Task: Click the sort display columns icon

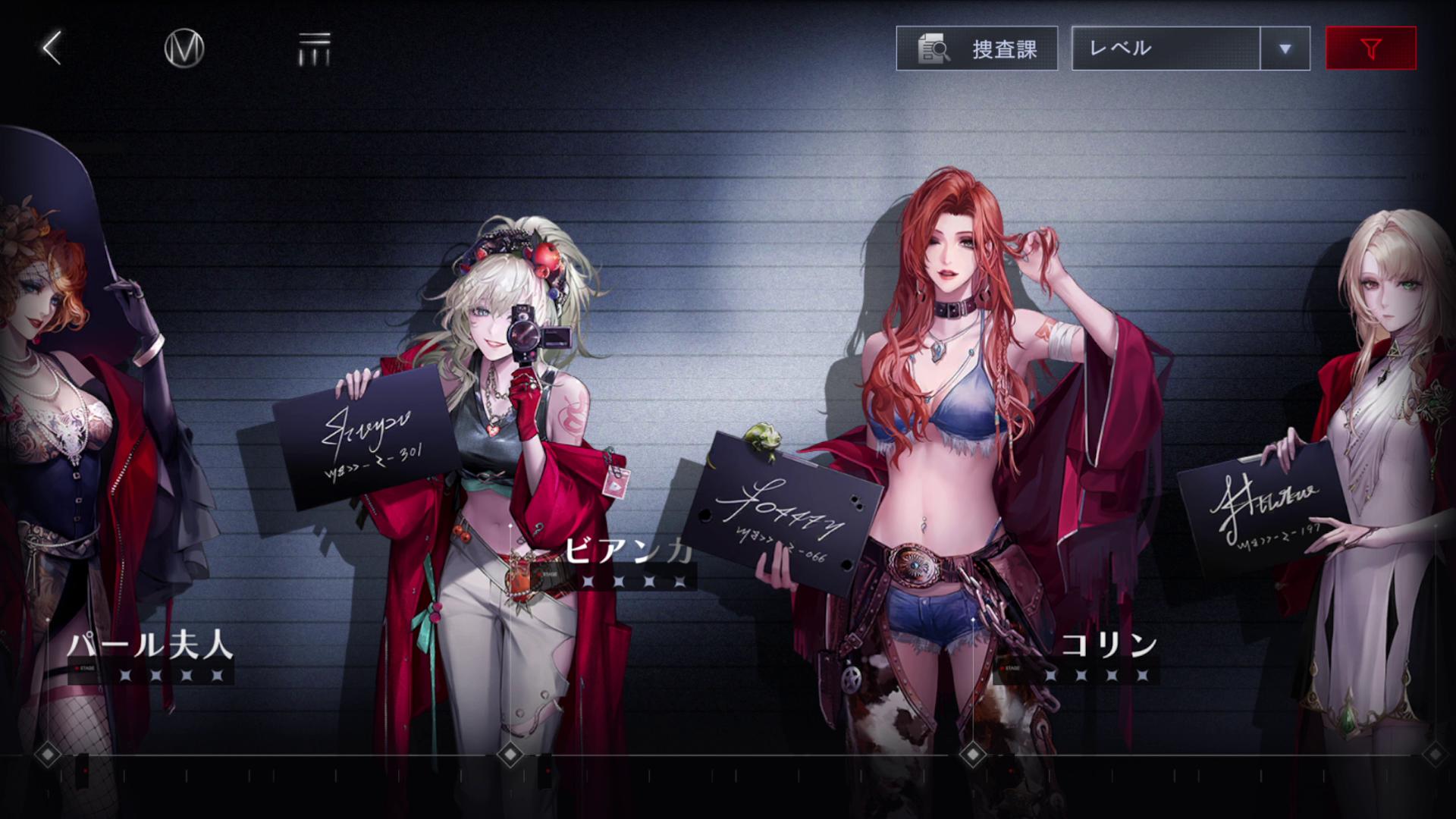Action: click(315, 47)
